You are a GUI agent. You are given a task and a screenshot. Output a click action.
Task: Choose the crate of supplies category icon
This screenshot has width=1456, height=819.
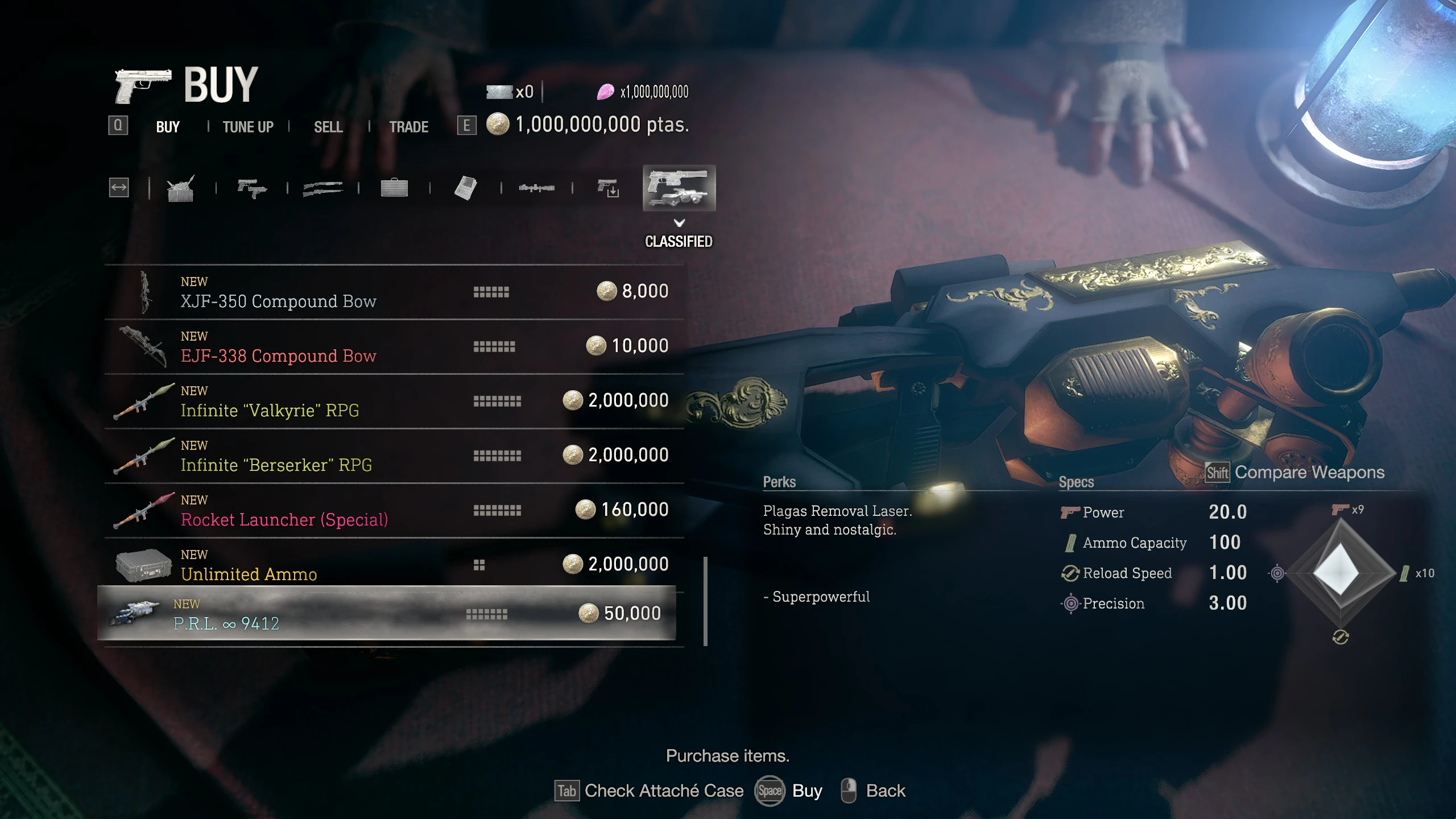pos(181,188)
